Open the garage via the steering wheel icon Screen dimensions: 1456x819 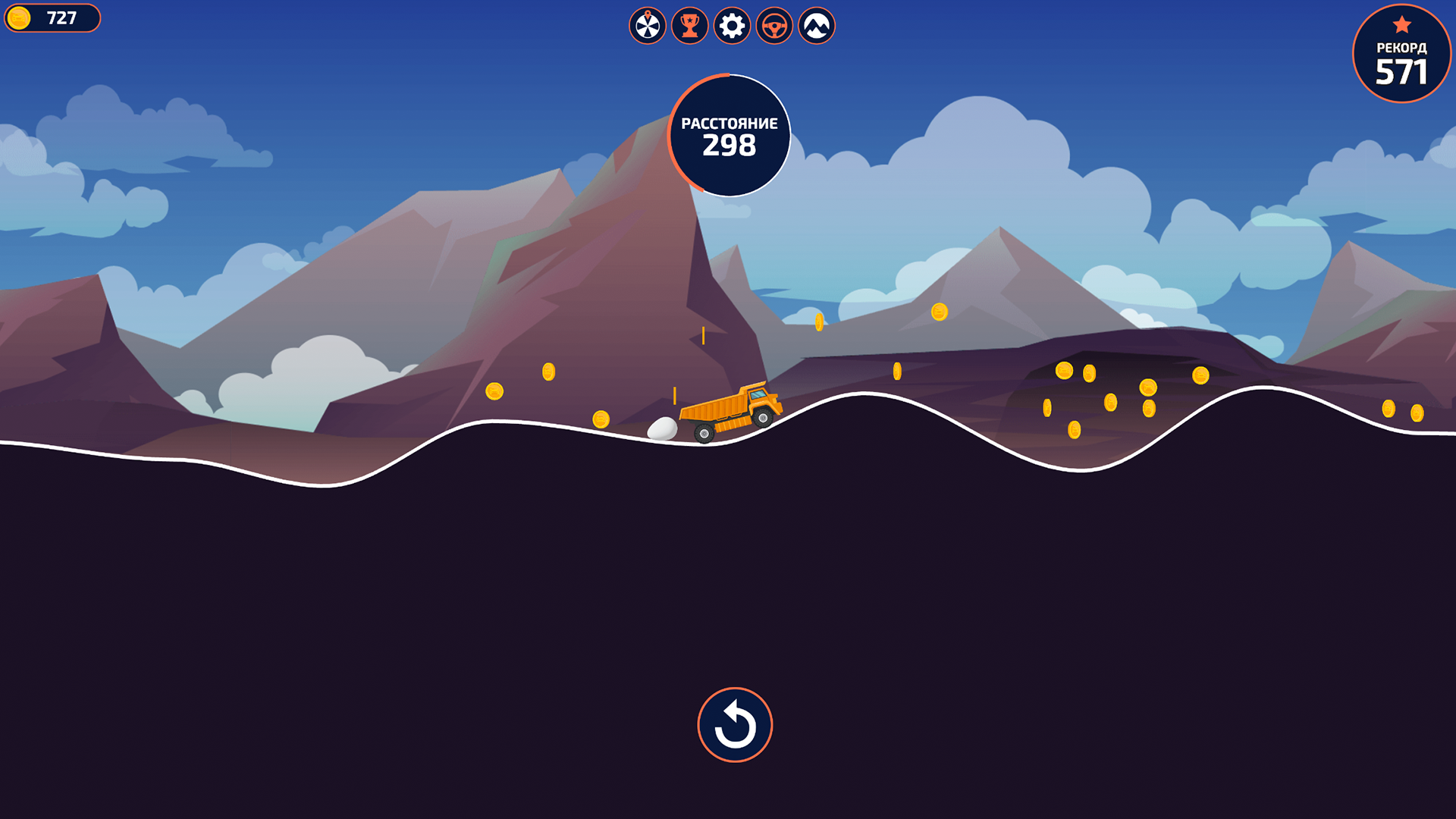[x=773, y=26]
